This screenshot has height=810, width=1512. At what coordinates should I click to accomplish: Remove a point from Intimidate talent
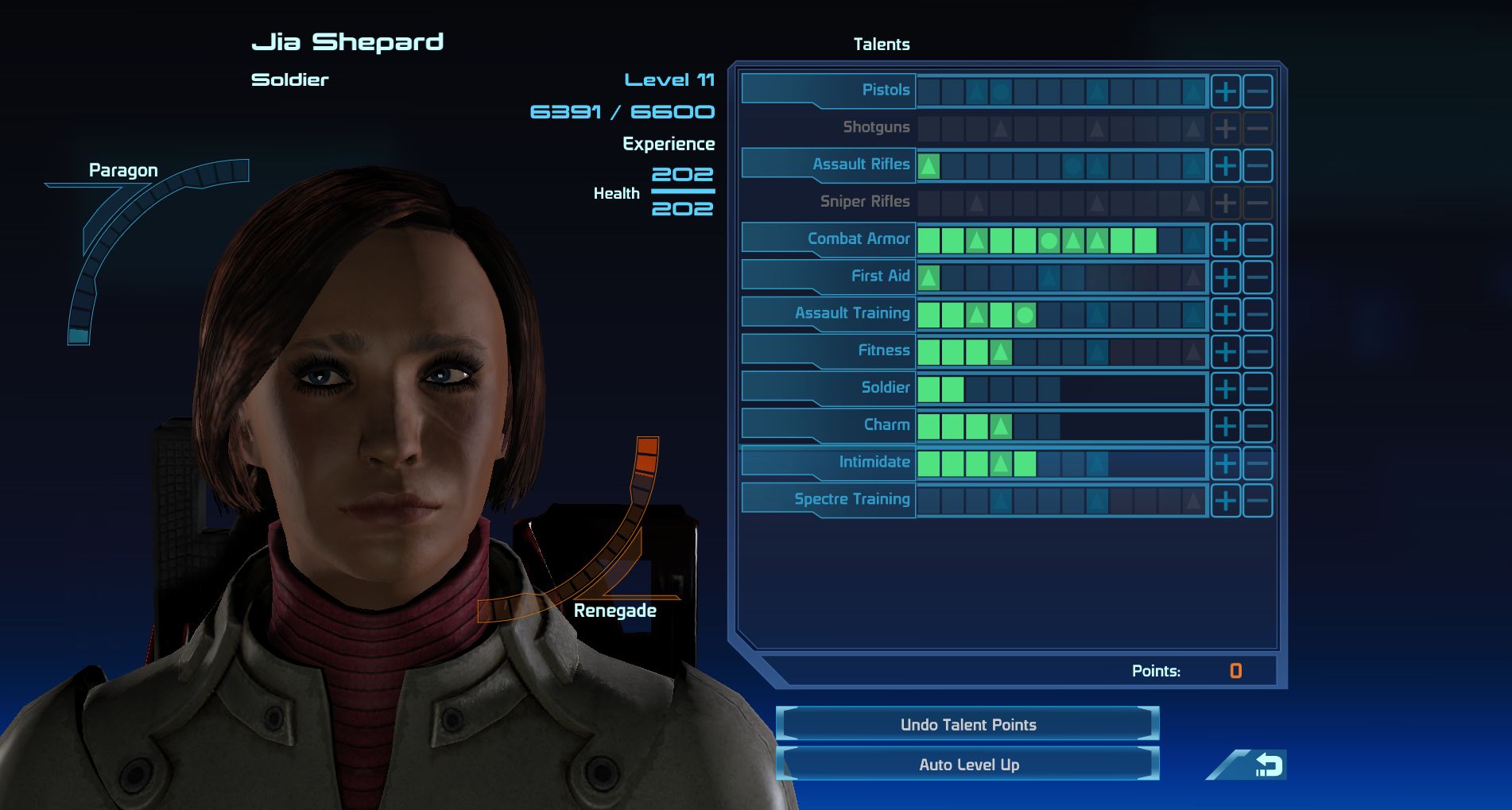pyautogui.click(x=1257, y=462)
